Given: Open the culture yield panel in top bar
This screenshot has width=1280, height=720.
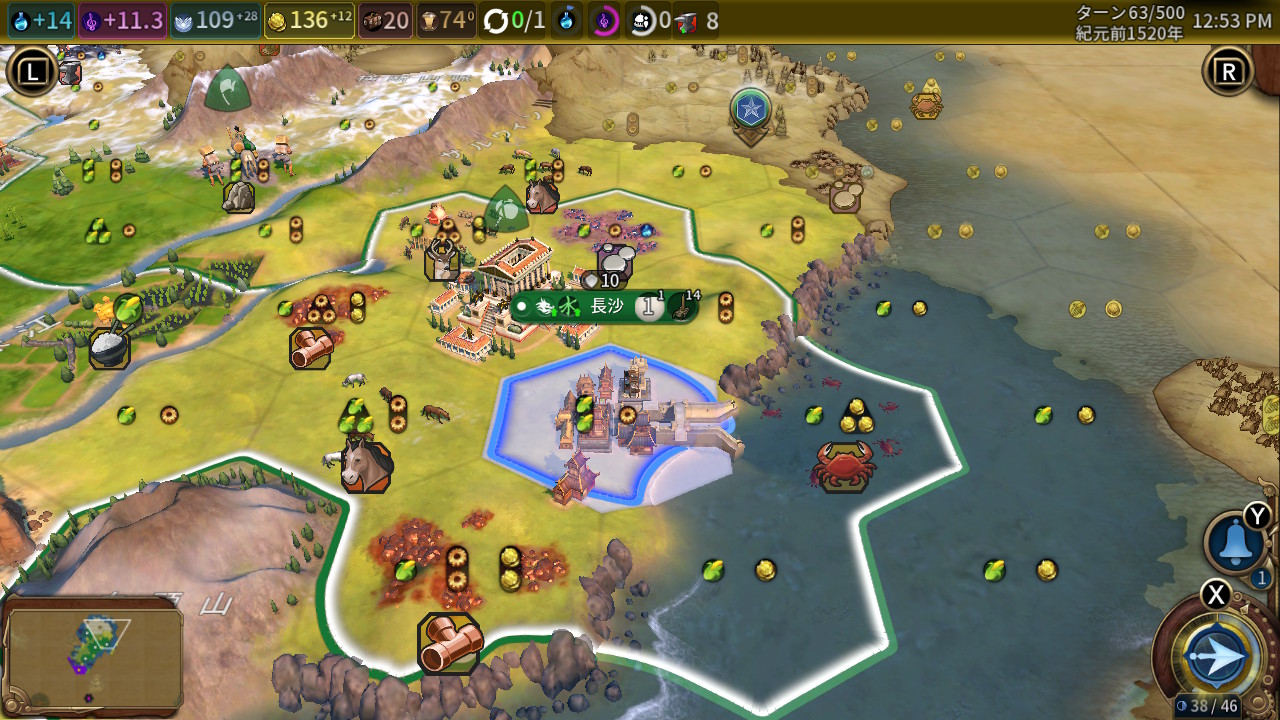Looking at the screenshot, I should [122, 20].
